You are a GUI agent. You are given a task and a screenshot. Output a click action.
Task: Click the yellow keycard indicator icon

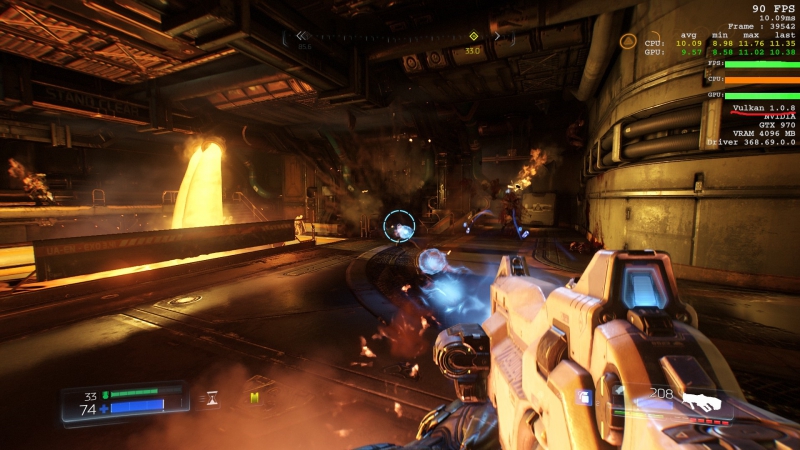click(x=254, y=399)
